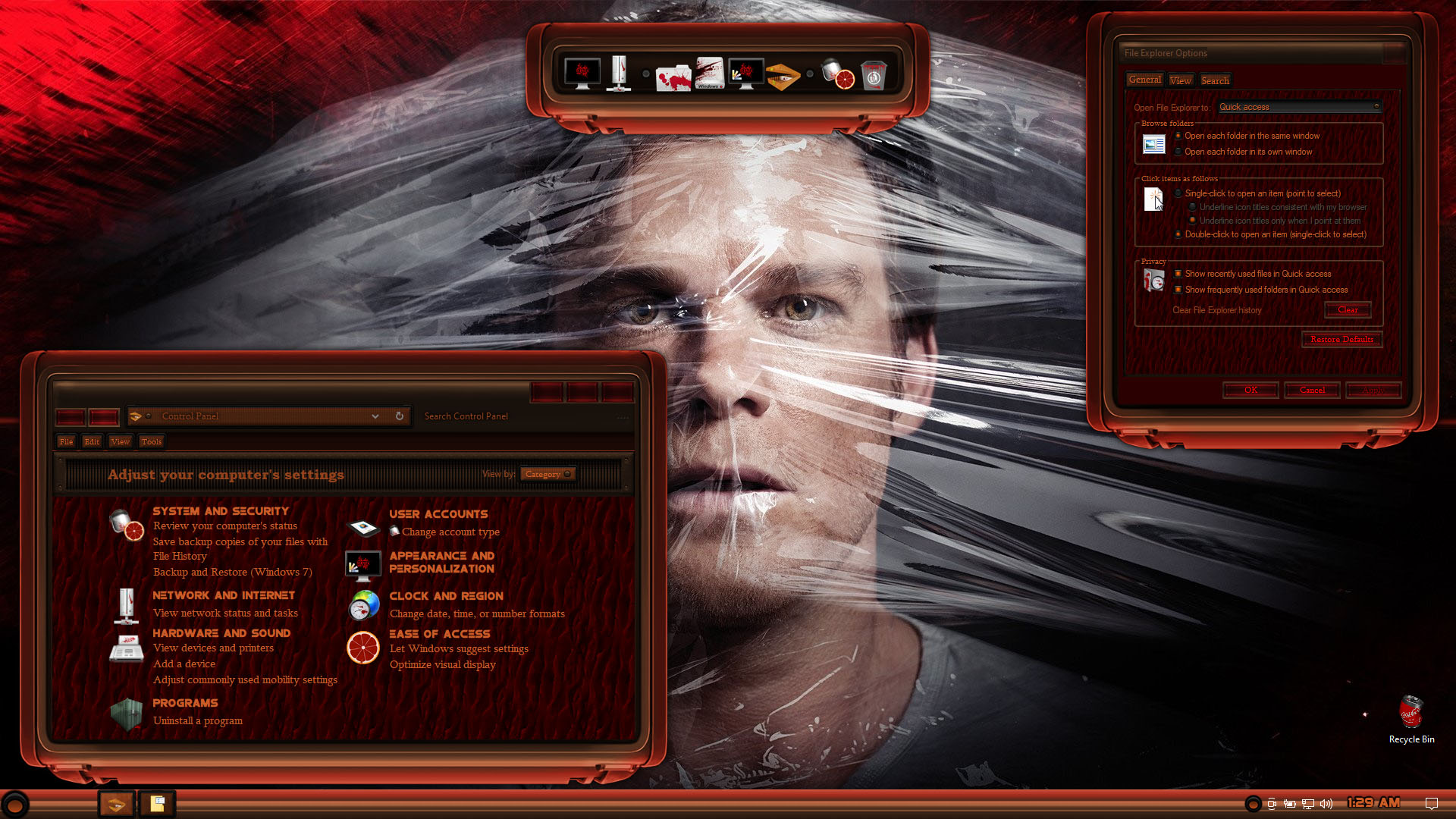Confirm the dialog with OK
The image size is (1456, 819).
pos(1250,390)
